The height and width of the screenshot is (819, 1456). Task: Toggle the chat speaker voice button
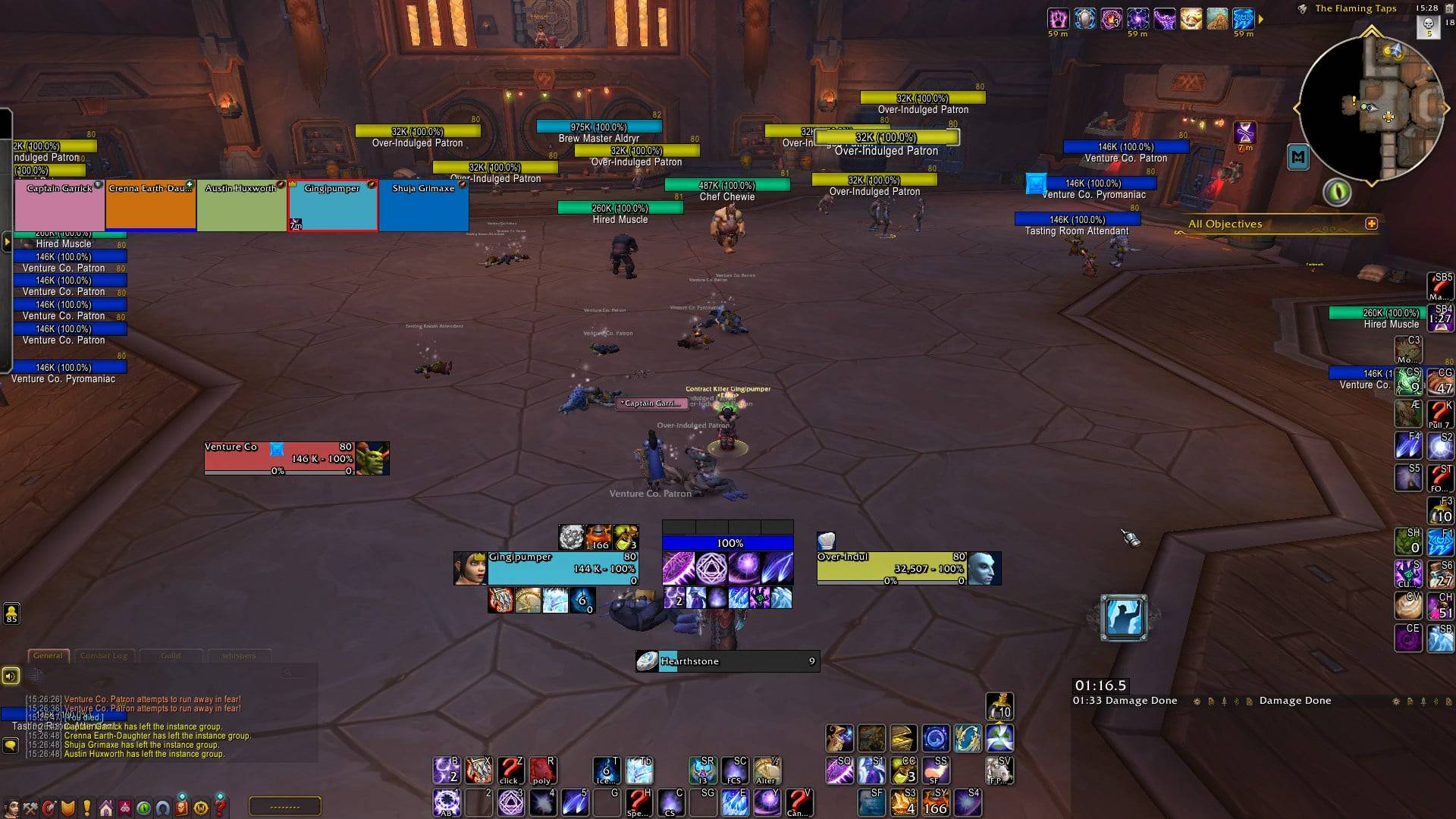[11, 676]
